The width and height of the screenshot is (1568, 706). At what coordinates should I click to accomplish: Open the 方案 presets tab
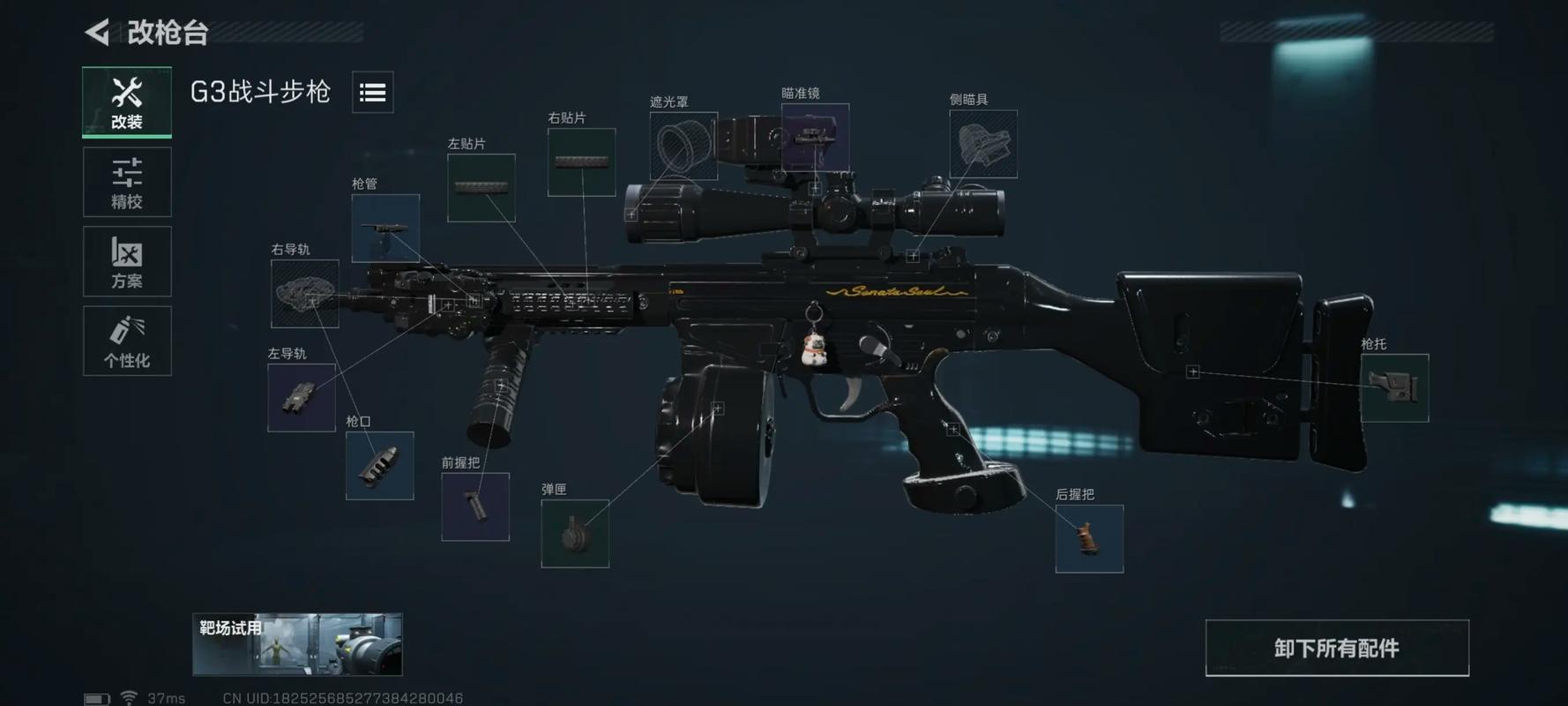[x=127, y=261]
